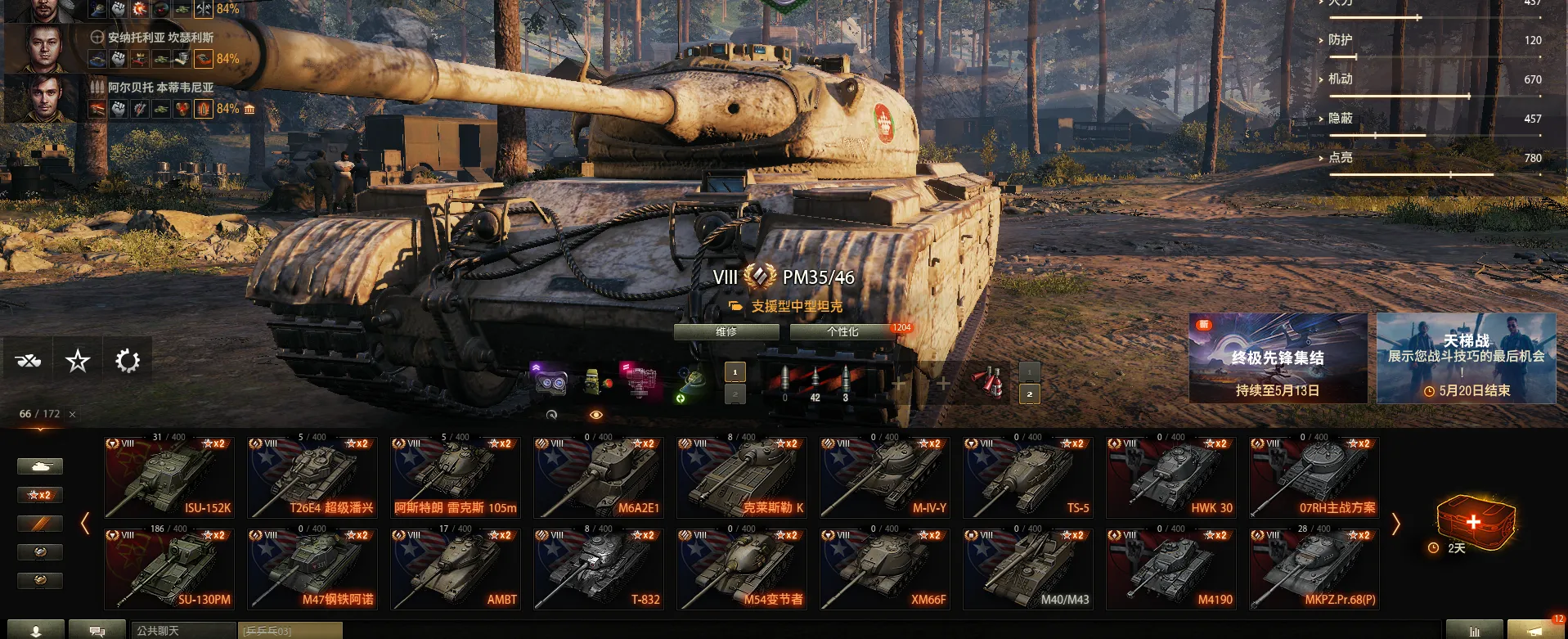1568x639 pixels.
Task: Toggle the x2 bonus carousel filter
Action: 39,495
